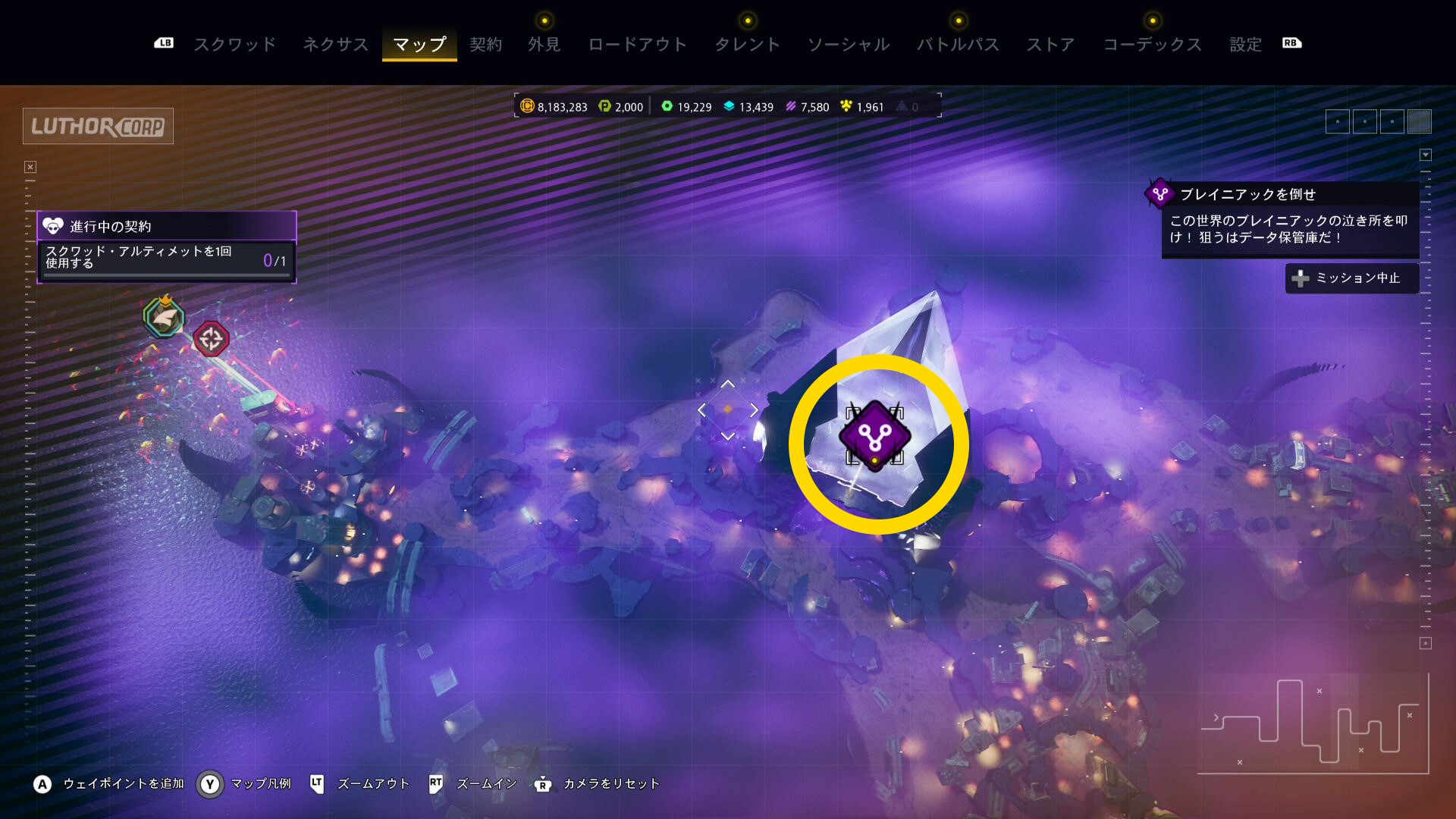
Task: Switch to the スクワッド tab
Action: [235, 45]
